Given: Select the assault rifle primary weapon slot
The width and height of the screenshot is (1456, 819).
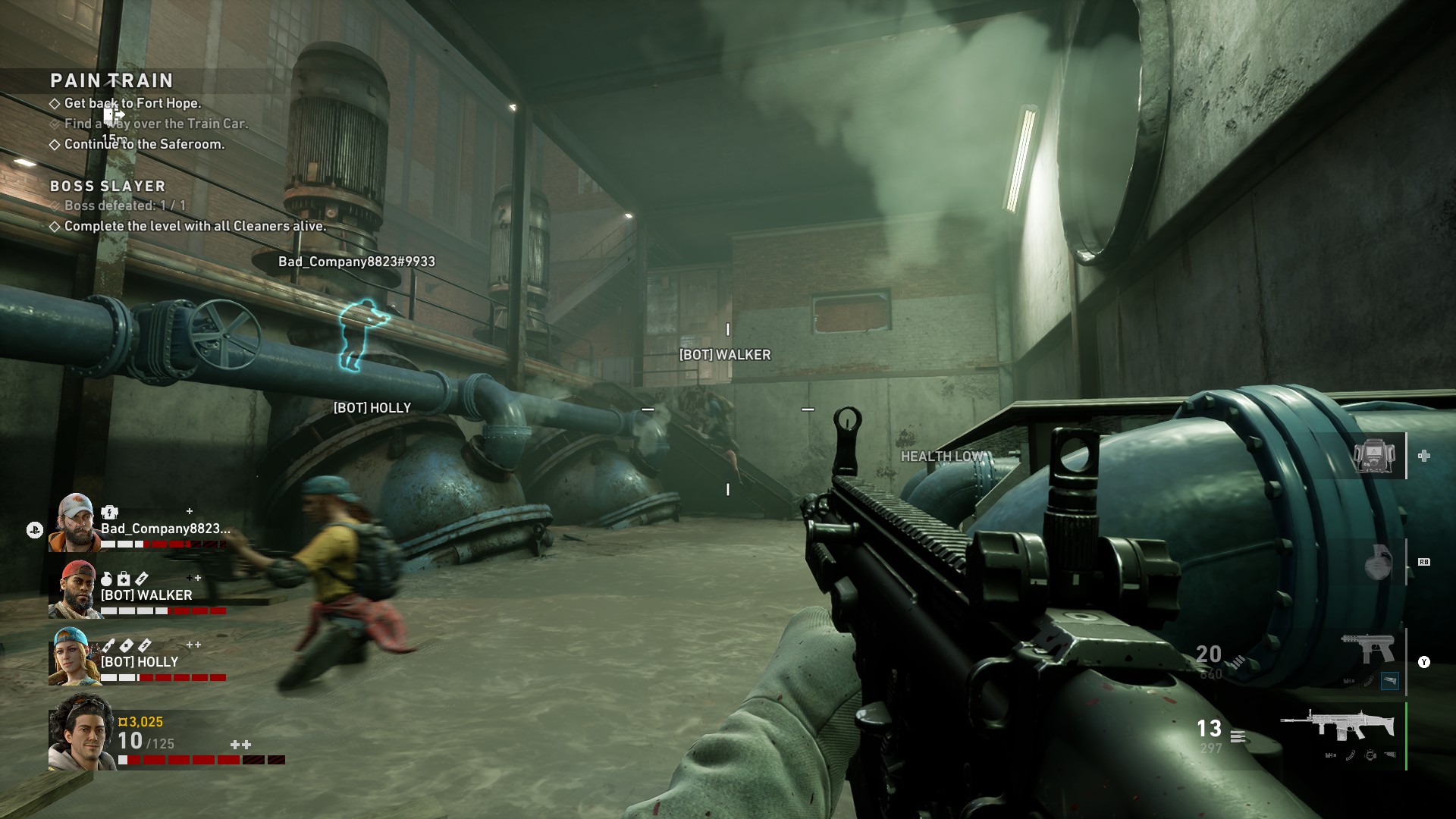Looking at the screenshot, I should click(1338, 726).
